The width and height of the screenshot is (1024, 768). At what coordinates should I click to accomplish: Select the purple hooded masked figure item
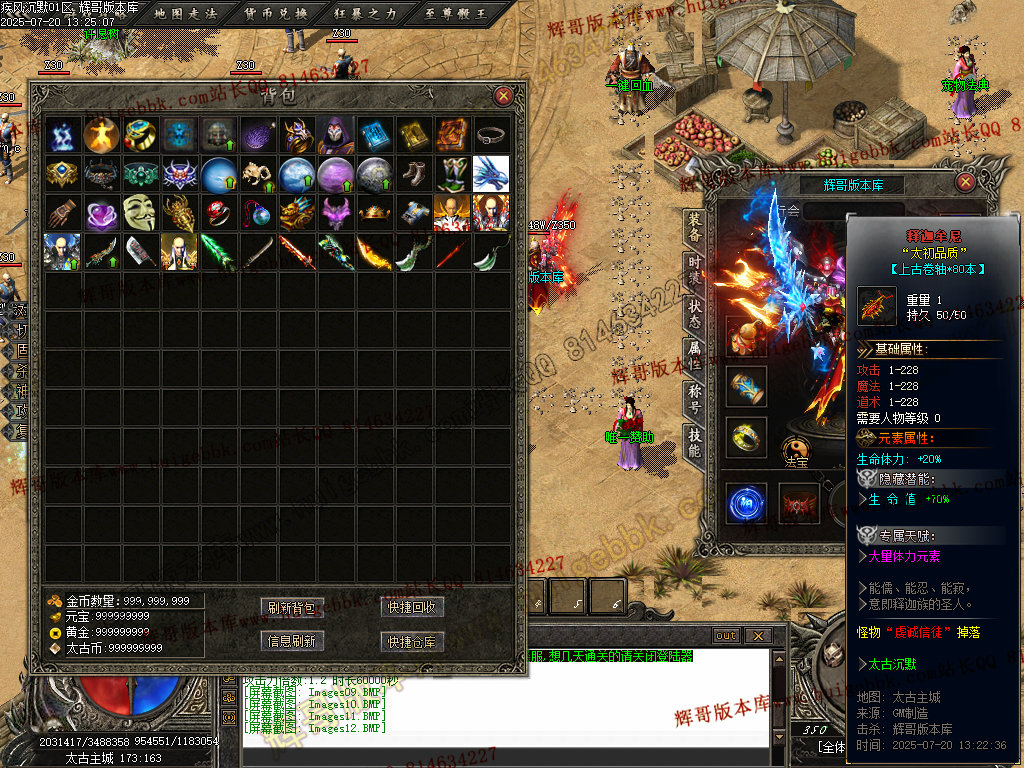click(x=336, y=134)
